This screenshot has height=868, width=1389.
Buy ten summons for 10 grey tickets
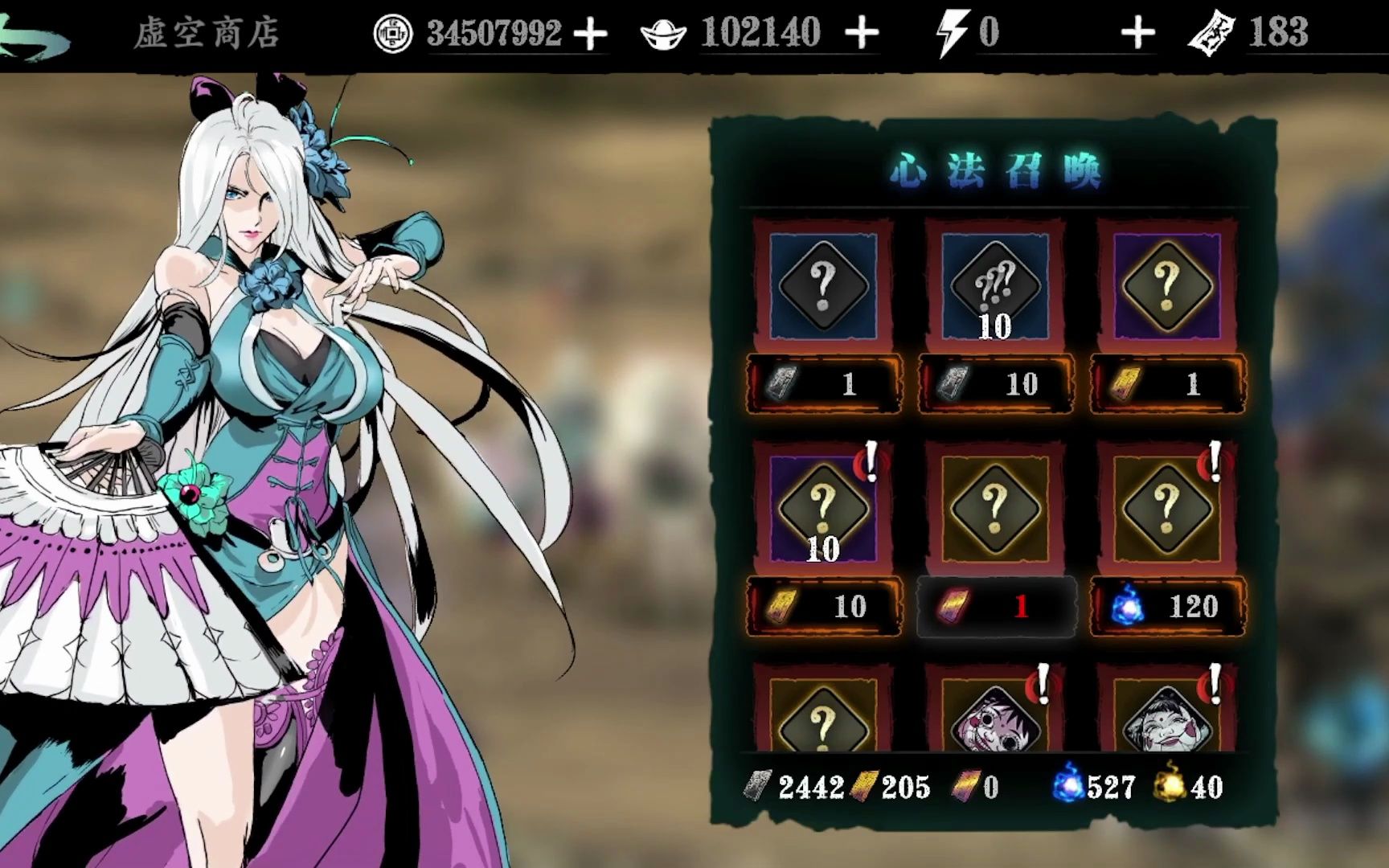pyautogui.click(x=996, y=384)
